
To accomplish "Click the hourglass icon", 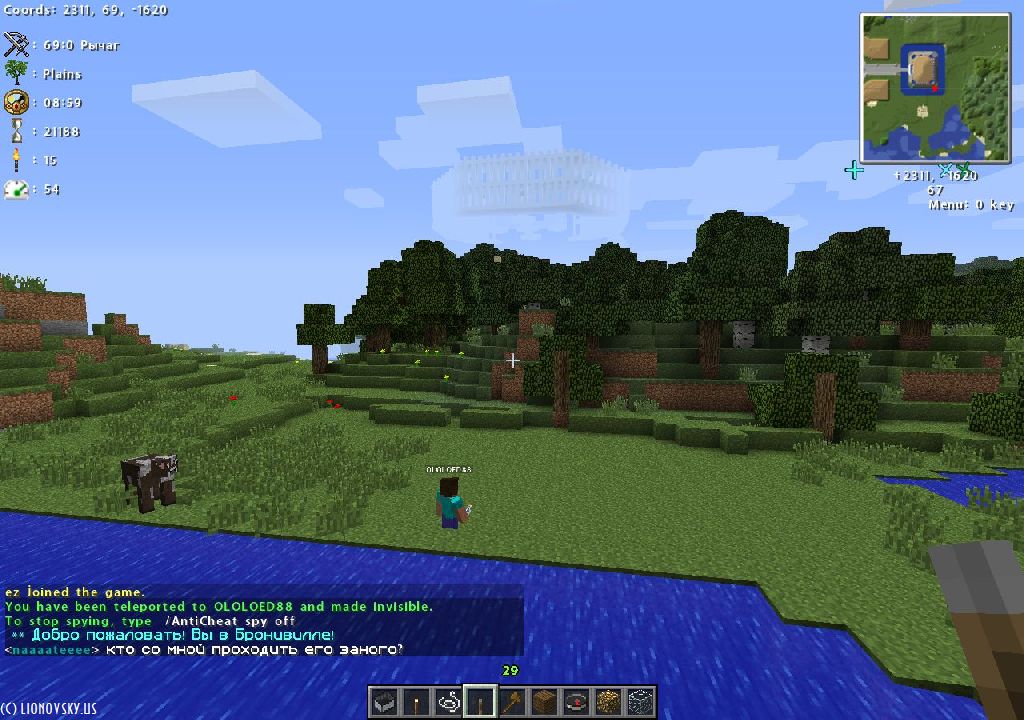I will [16, 131].
